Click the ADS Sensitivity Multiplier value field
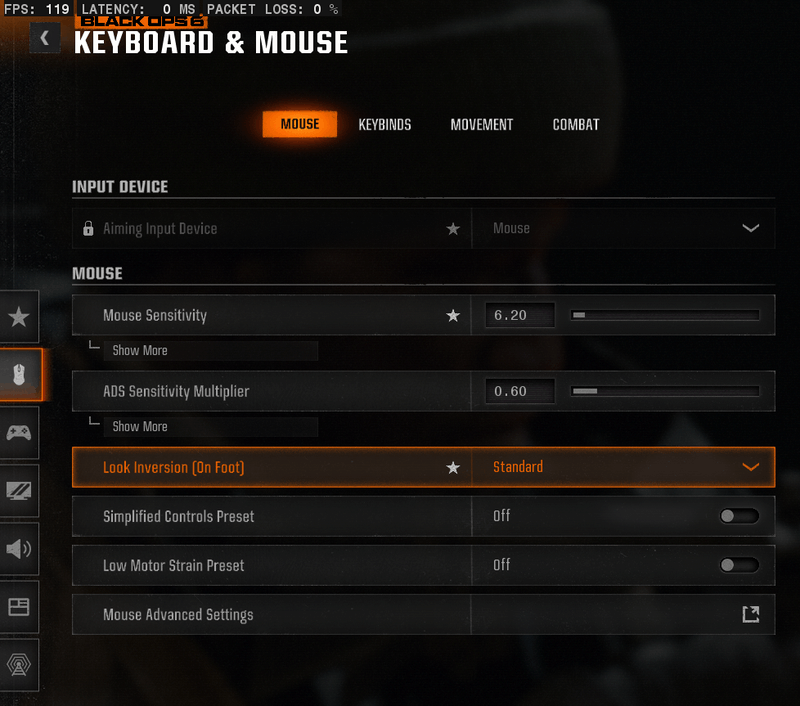The height and width of the screenshot is (706, 800). pyautogui.click(x=519, y=391)
